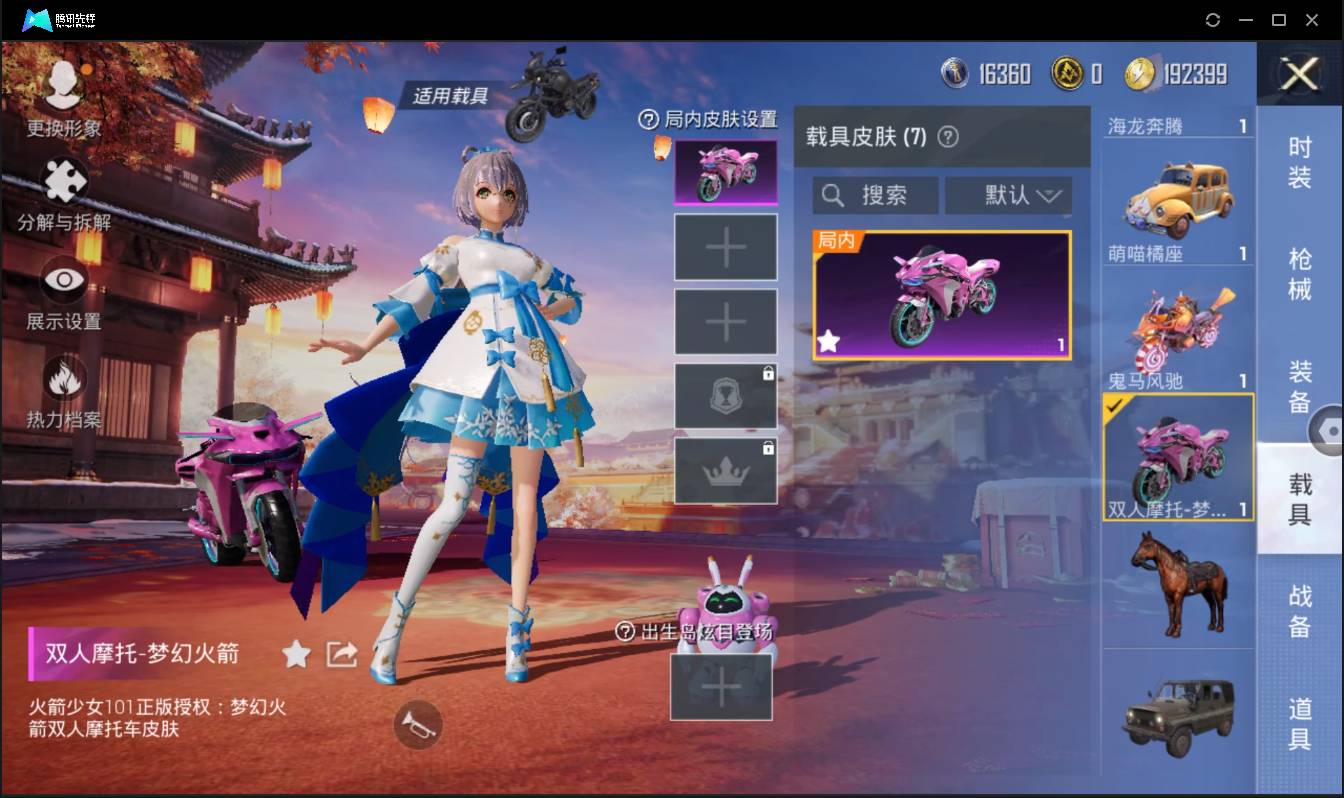1344x798 pixels.
Task: Click the locked trophy slot in skin settings
Action: coord(726,394)
